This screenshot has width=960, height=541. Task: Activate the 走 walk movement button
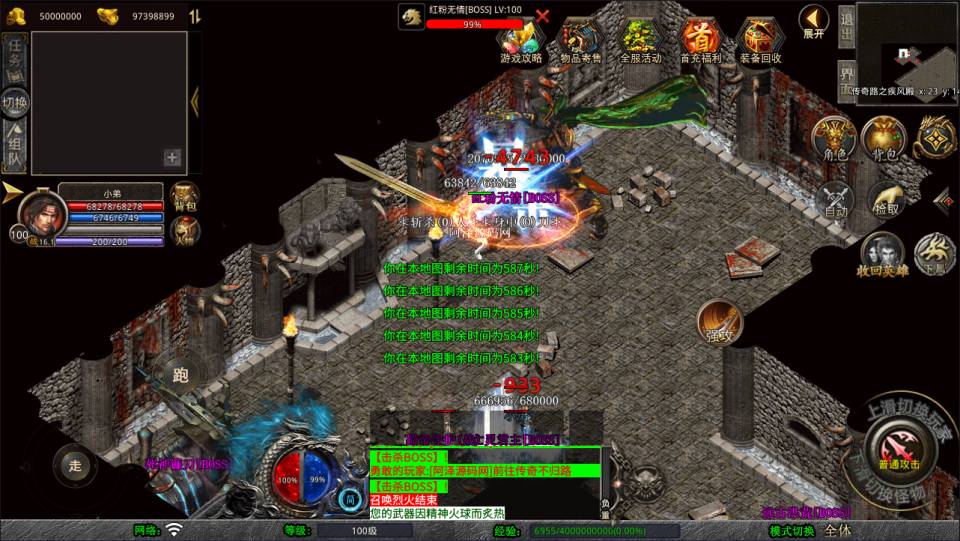point(73,464)
